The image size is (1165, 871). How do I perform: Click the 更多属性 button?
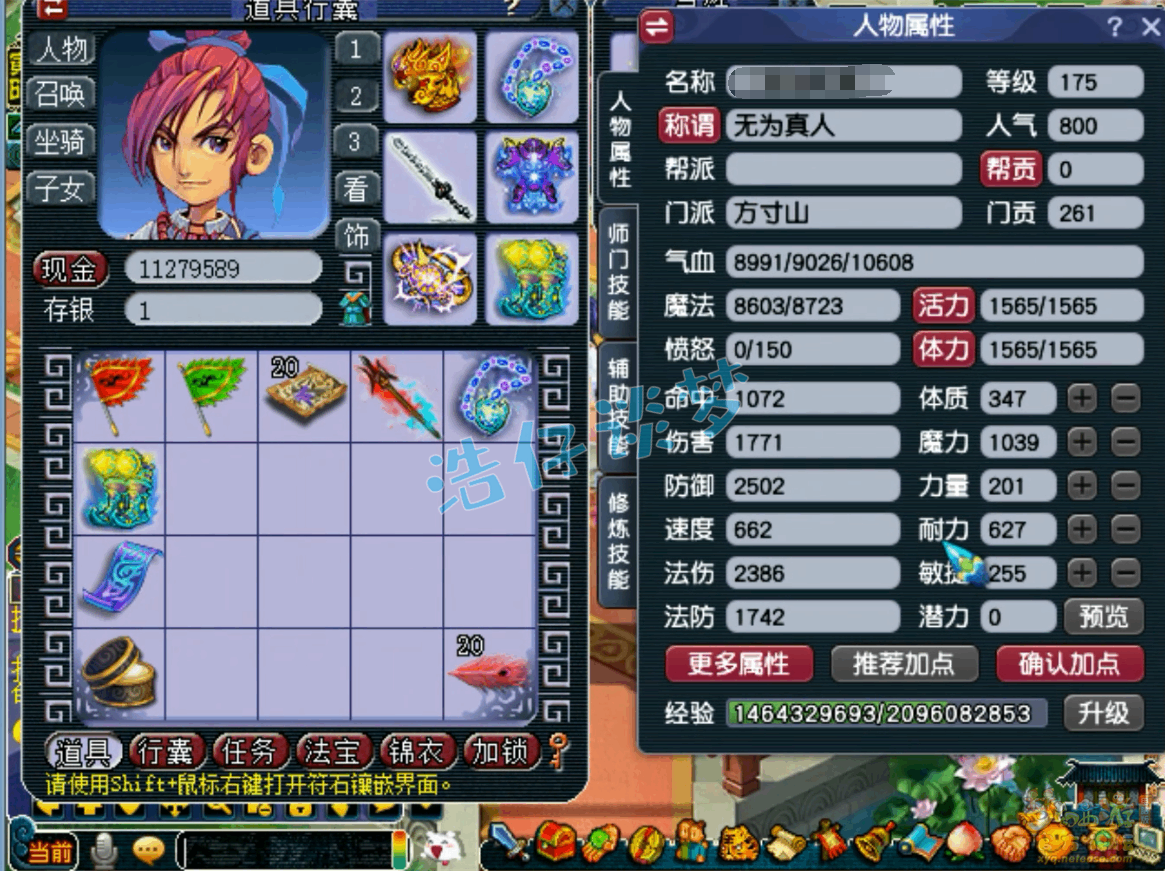(739, 663)
